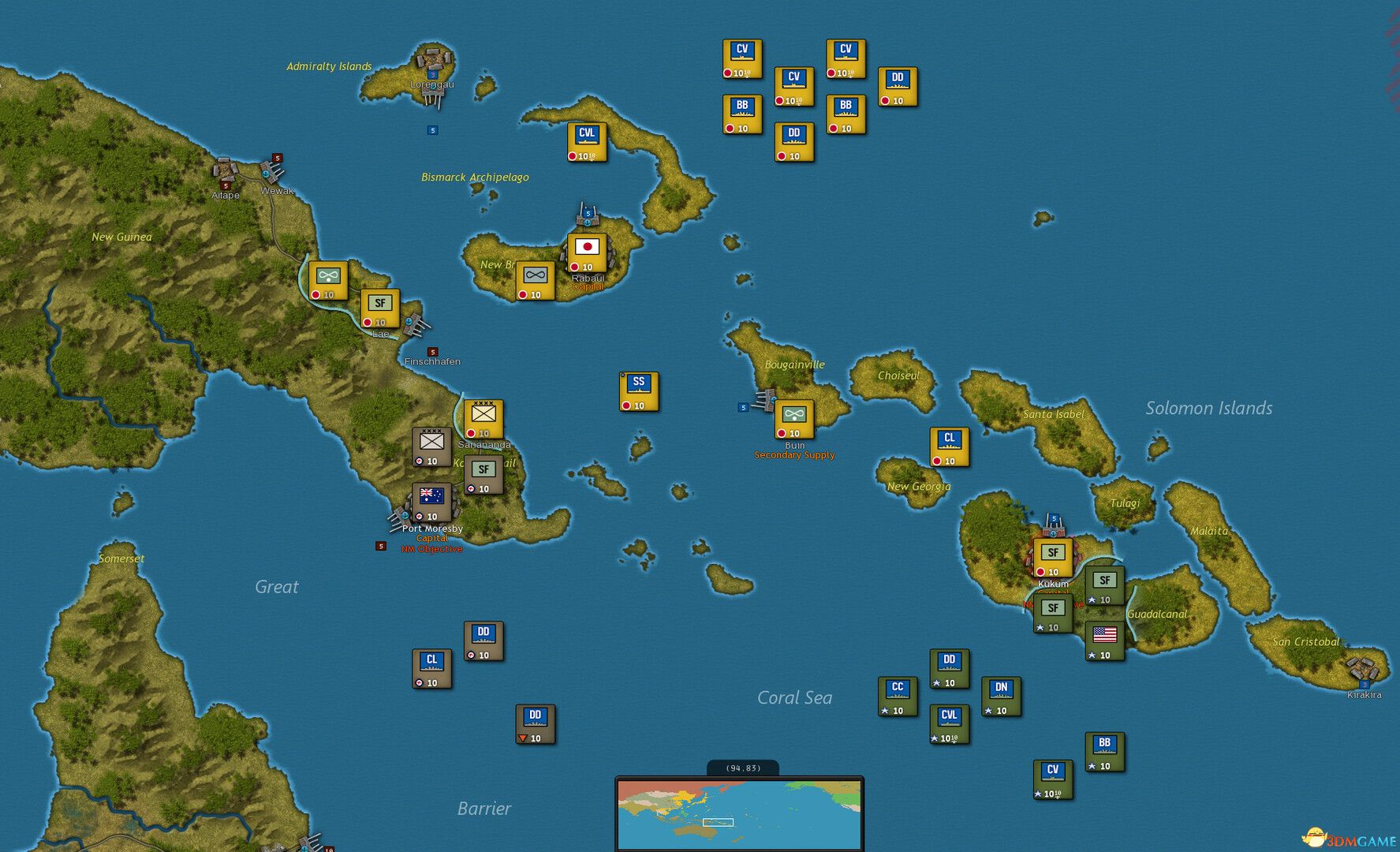Screen dimensions: 1400x852
Task: Select the CL cruiser near New Georgia
Action: [x=949, y=446]
